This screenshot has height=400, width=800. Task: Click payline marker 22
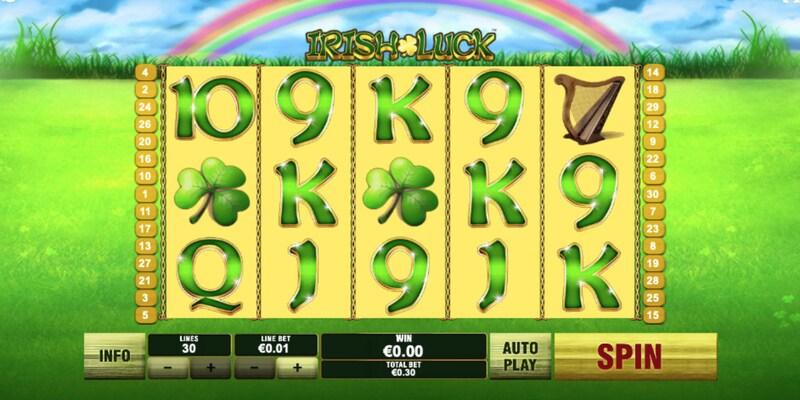(656, 159)
